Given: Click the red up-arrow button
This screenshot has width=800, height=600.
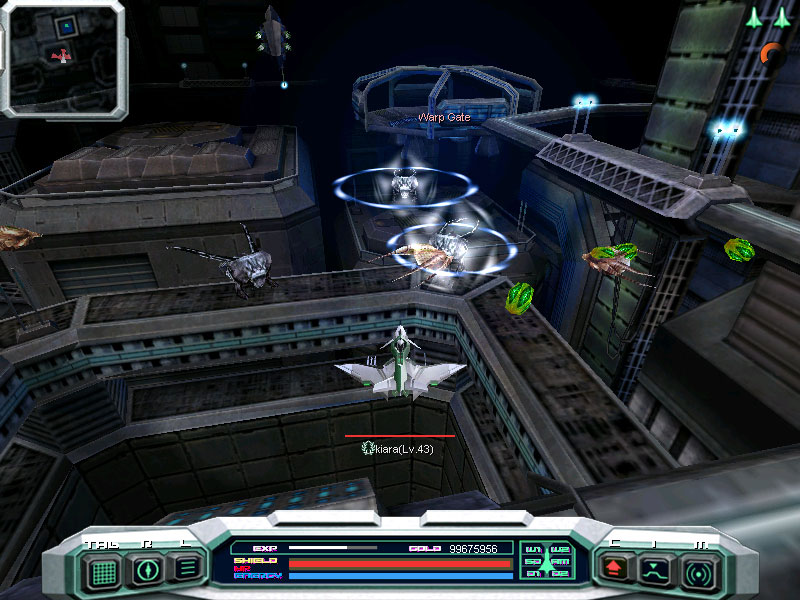Looking at the screenshot, I should (x=612, y=571).
